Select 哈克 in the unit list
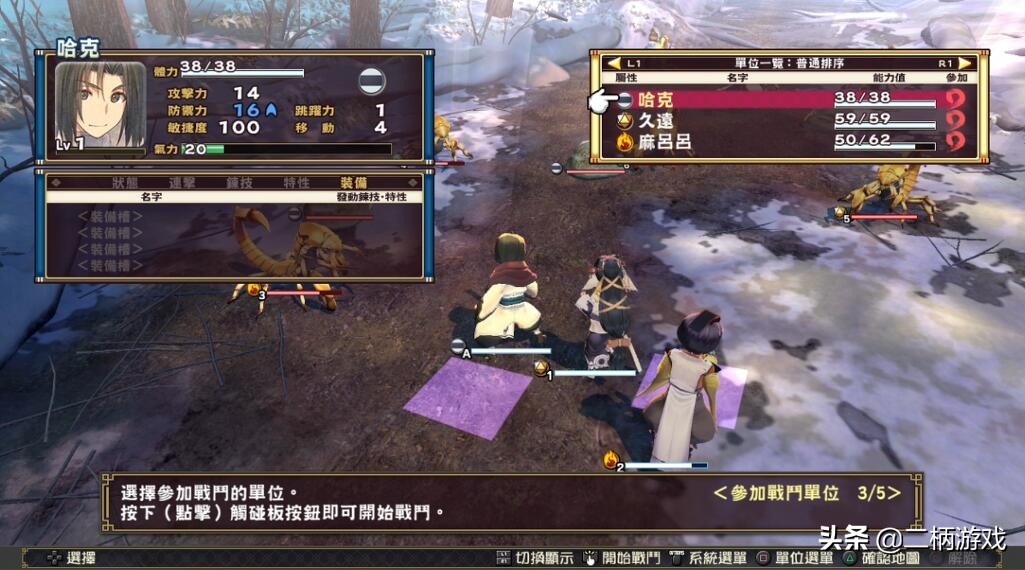The image size is (1025, 570). pos(656,99)
